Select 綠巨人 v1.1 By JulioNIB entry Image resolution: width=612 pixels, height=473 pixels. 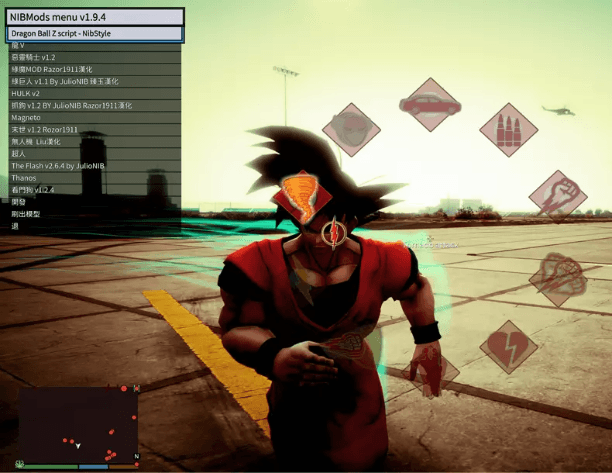93,81
